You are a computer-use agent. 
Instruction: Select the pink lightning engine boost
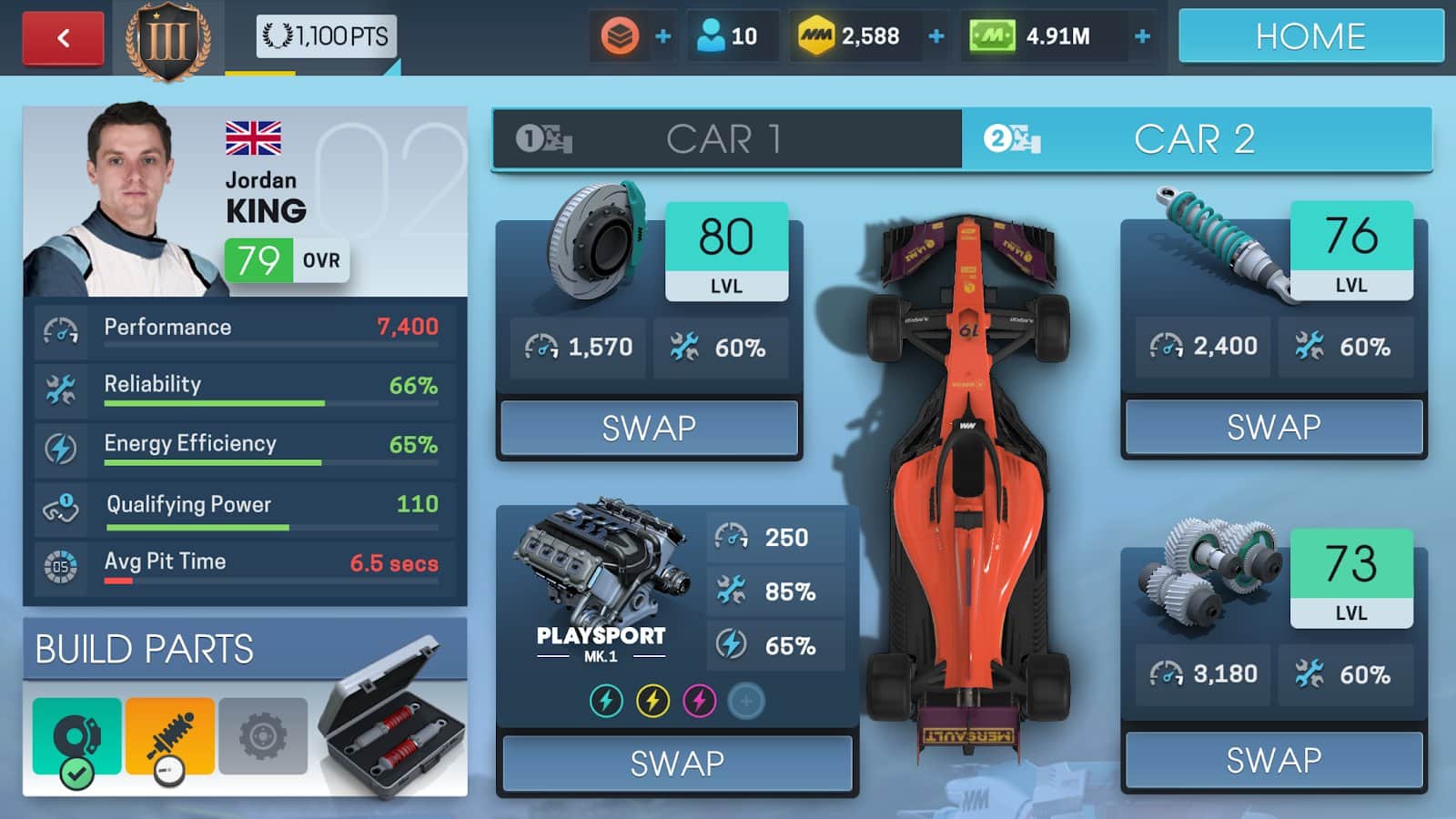click(699, 701)
